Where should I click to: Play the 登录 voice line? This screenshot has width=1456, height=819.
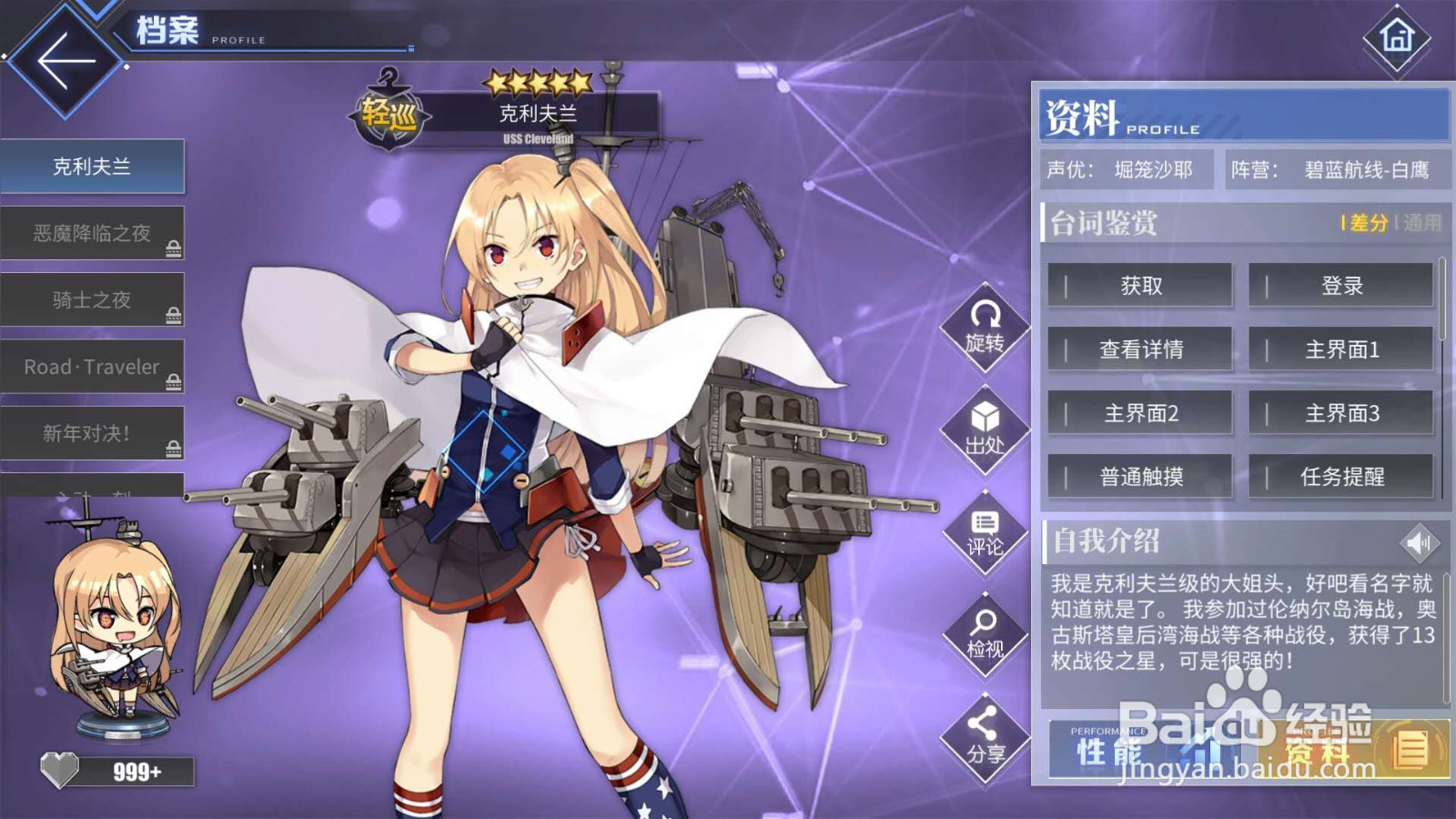coord(1340,285)
